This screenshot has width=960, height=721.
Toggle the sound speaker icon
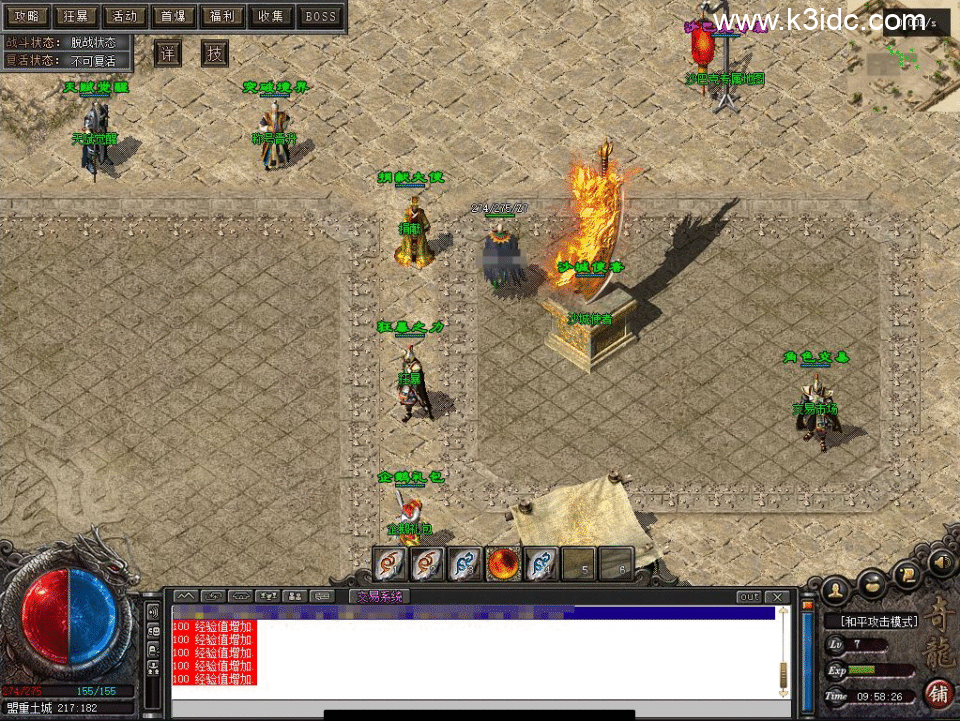tap(940, 563)
